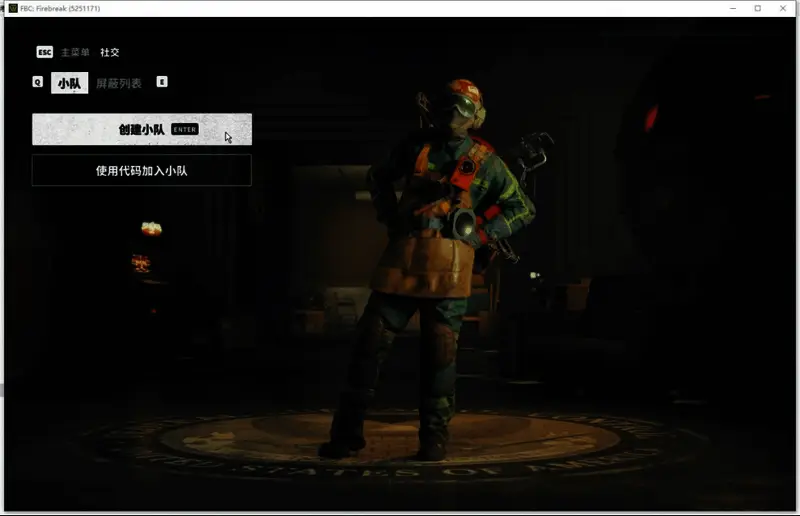
Task: Return to 主菜单 (Main Menu)
Action: (74, 52)
